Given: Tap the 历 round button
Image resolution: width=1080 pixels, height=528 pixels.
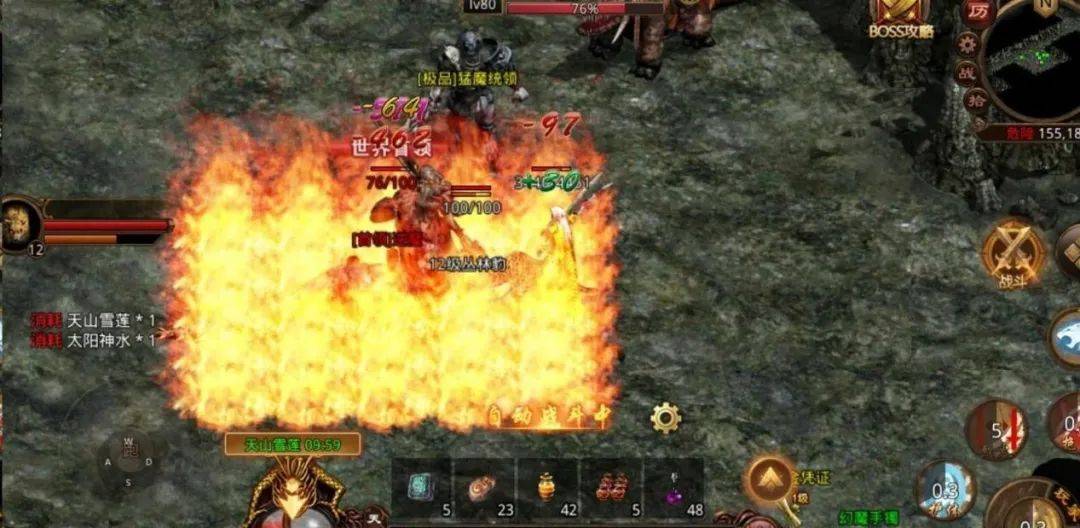Looking at the screenshot, I should 978,12.
